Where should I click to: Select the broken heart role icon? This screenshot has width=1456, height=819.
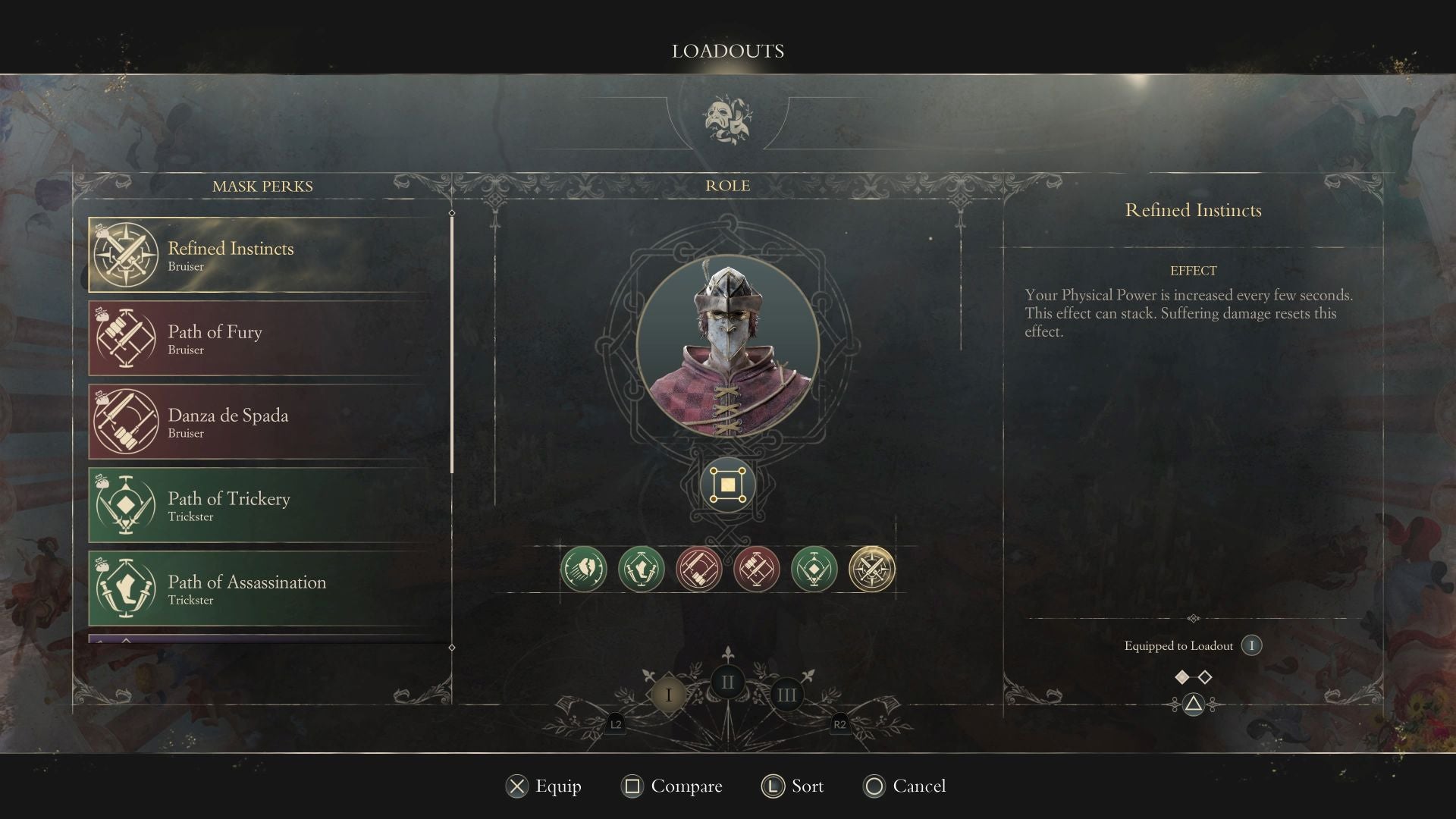coord(582,568)
